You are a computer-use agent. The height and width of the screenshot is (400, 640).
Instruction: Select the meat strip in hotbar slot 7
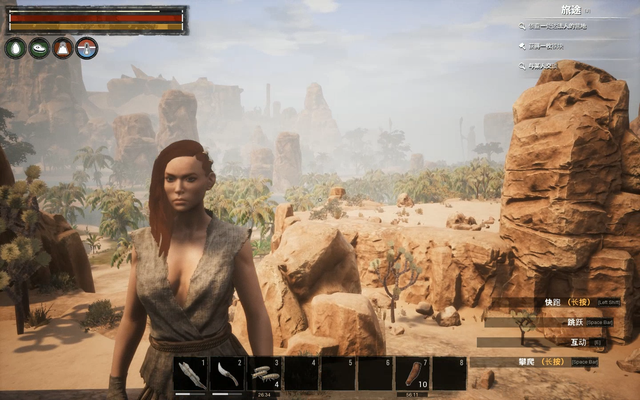[x=412, y=373]
